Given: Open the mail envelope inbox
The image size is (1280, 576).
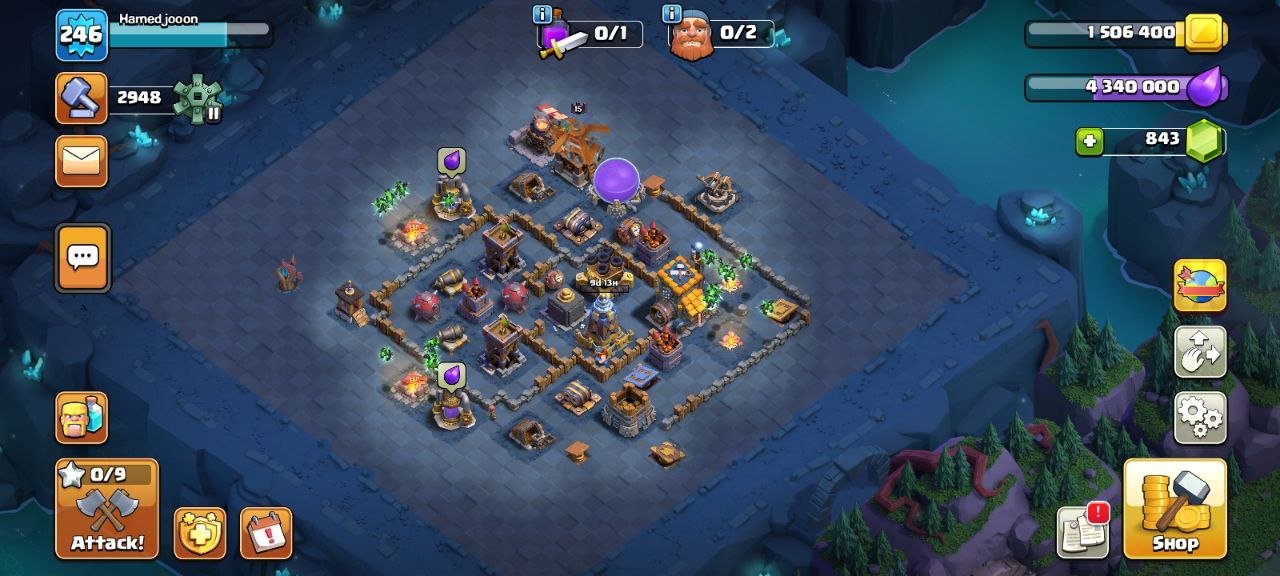Looking at the screenshot, I should [82, 160].
